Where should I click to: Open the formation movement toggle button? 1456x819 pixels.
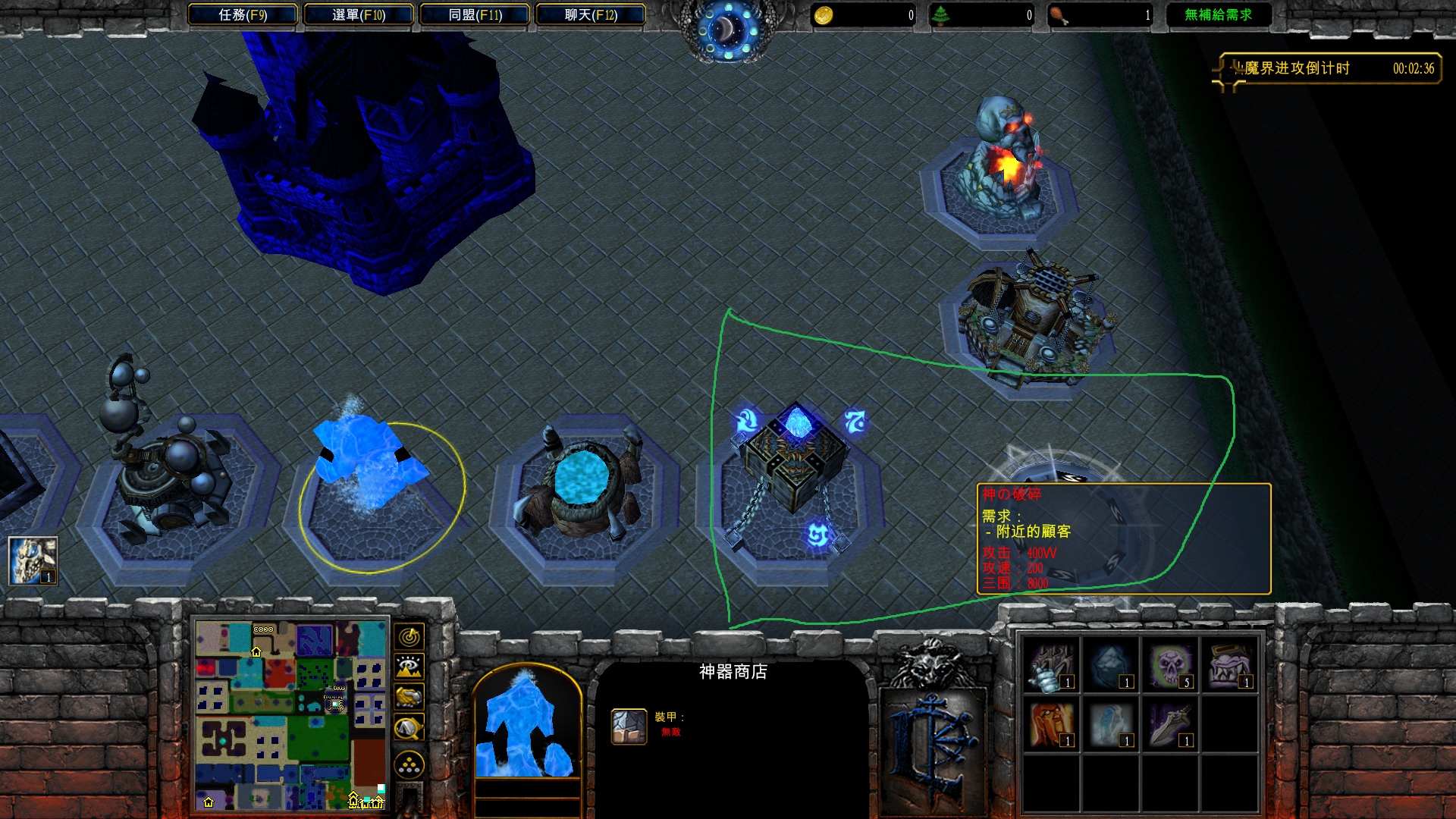click(x=409, y=764)
